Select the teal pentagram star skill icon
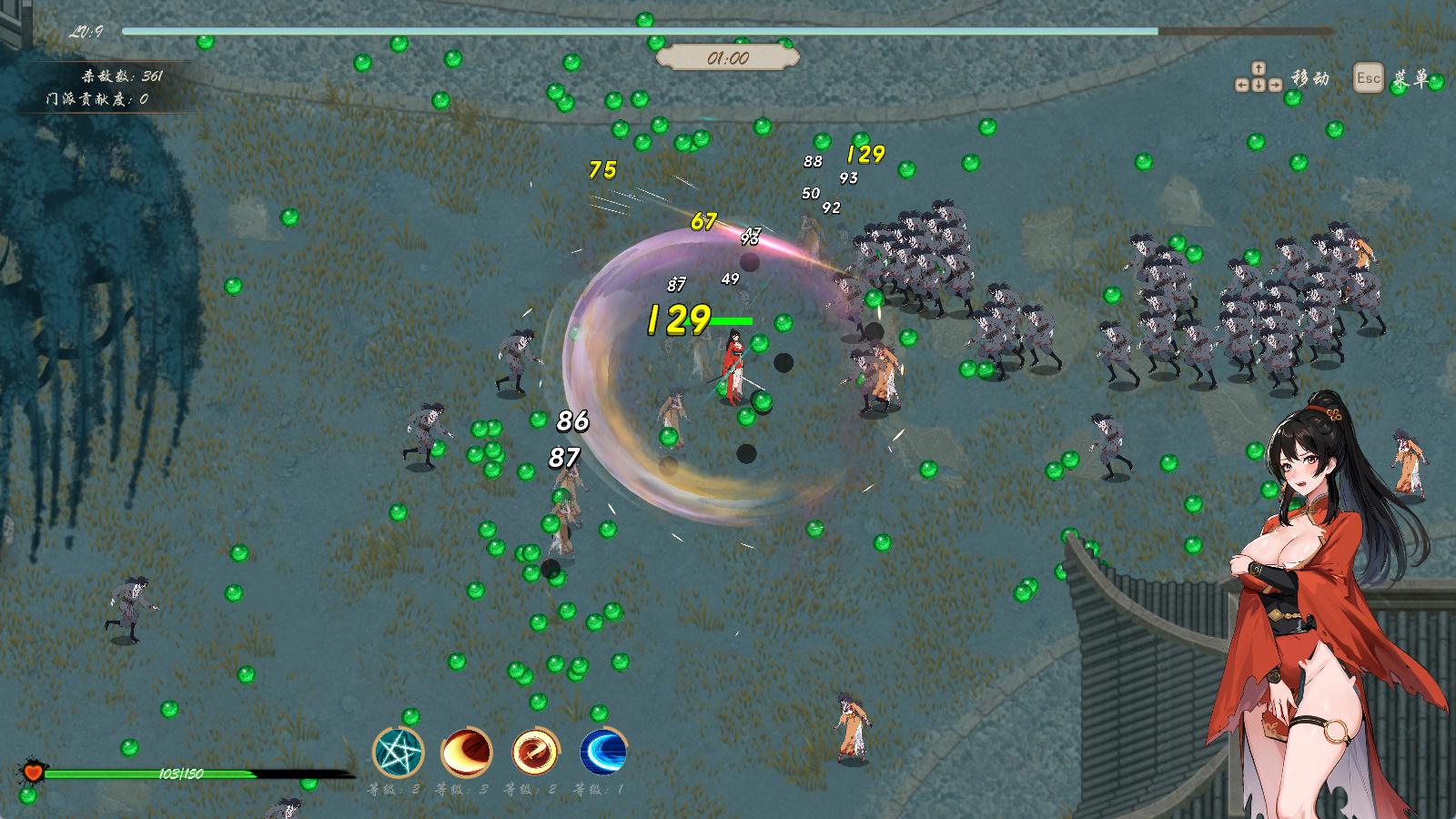The width and height of the screenshot is (1456, 819). (x=399, y=753)
